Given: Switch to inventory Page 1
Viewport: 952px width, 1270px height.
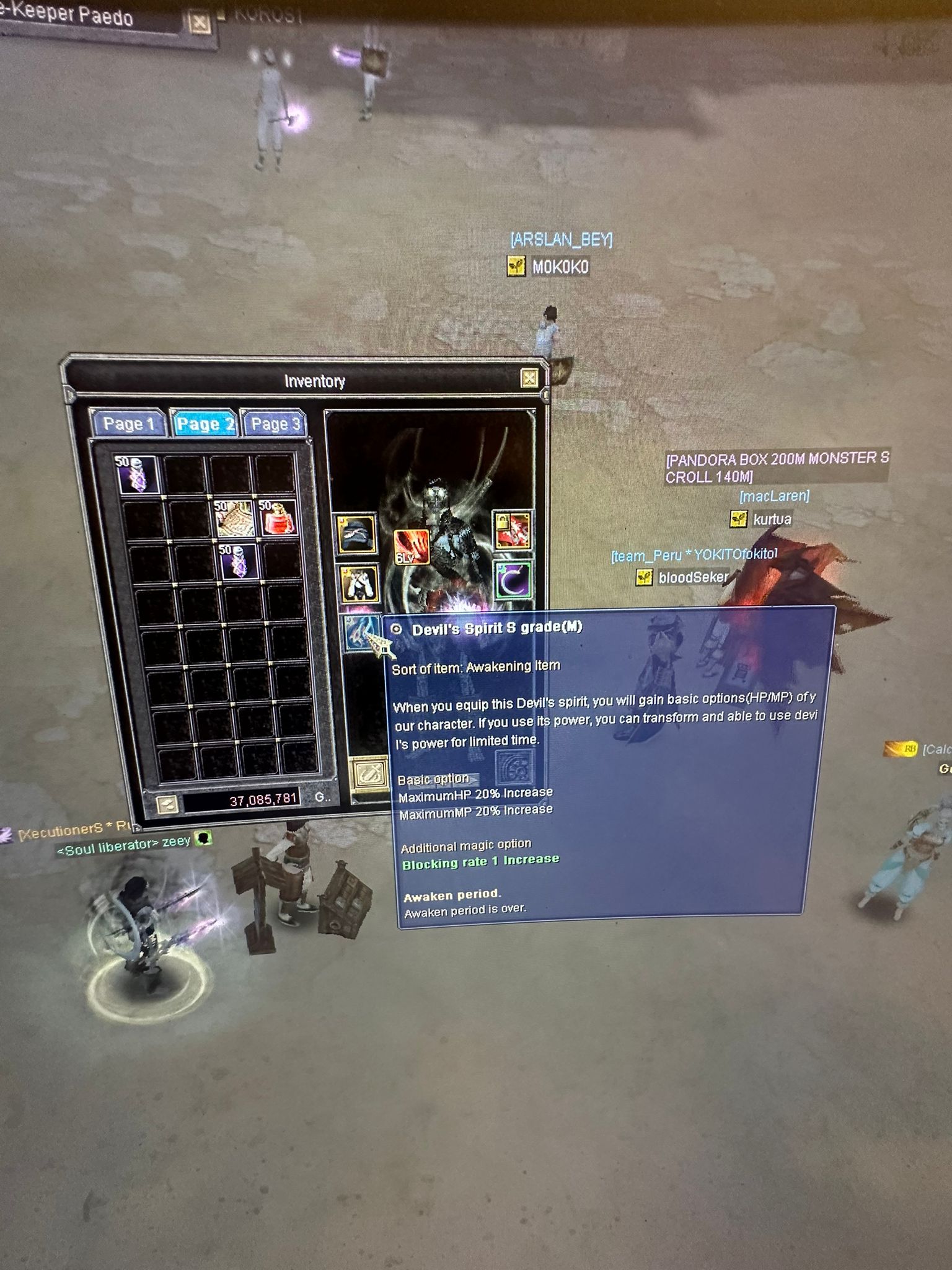Looking at the screenshot, I should [x=128, y=424].
